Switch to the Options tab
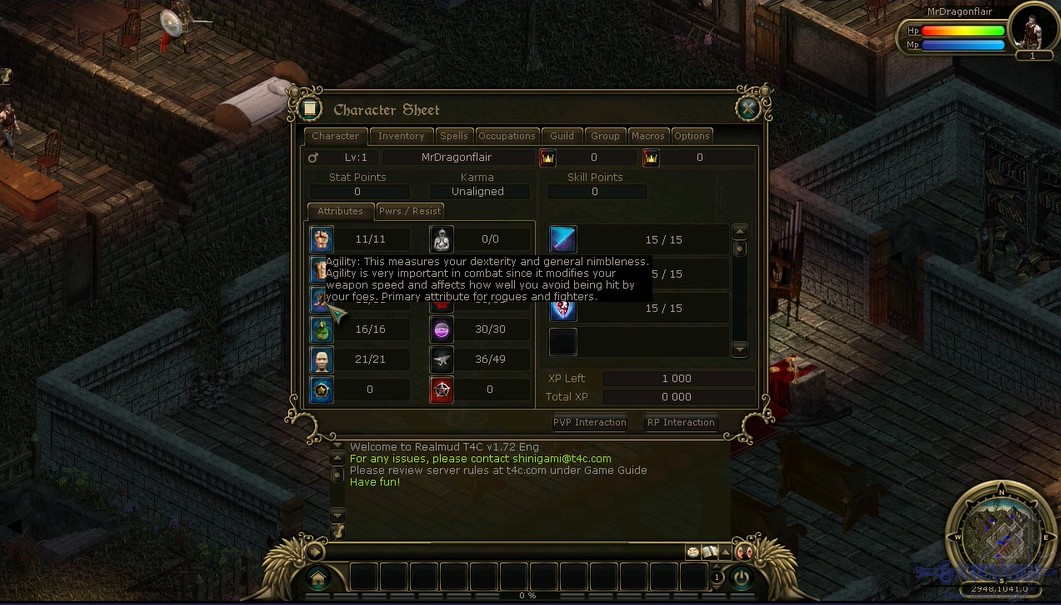Image resolution: width=1061 pixels, height=605 pixels. pos(692,136)
